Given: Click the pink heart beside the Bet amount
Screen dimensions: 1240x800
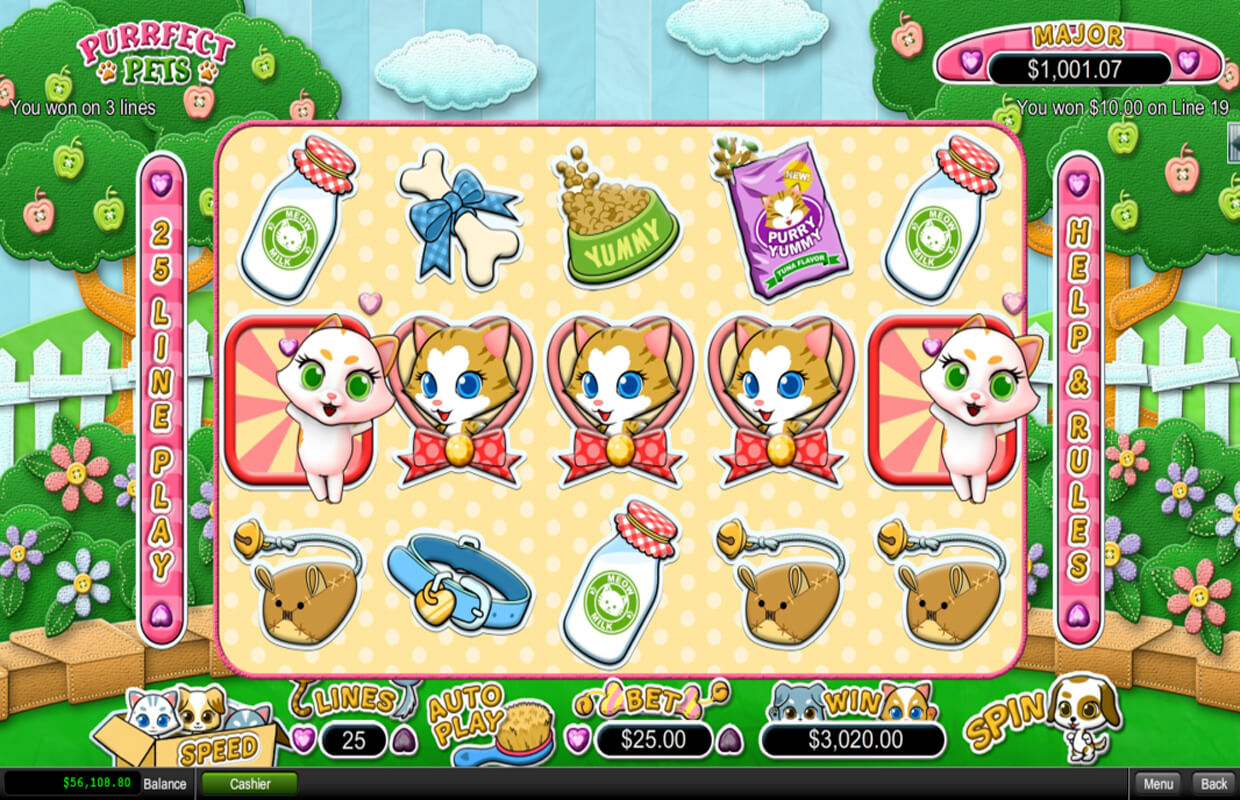Looking at the screenshot, I should [578, 740].
